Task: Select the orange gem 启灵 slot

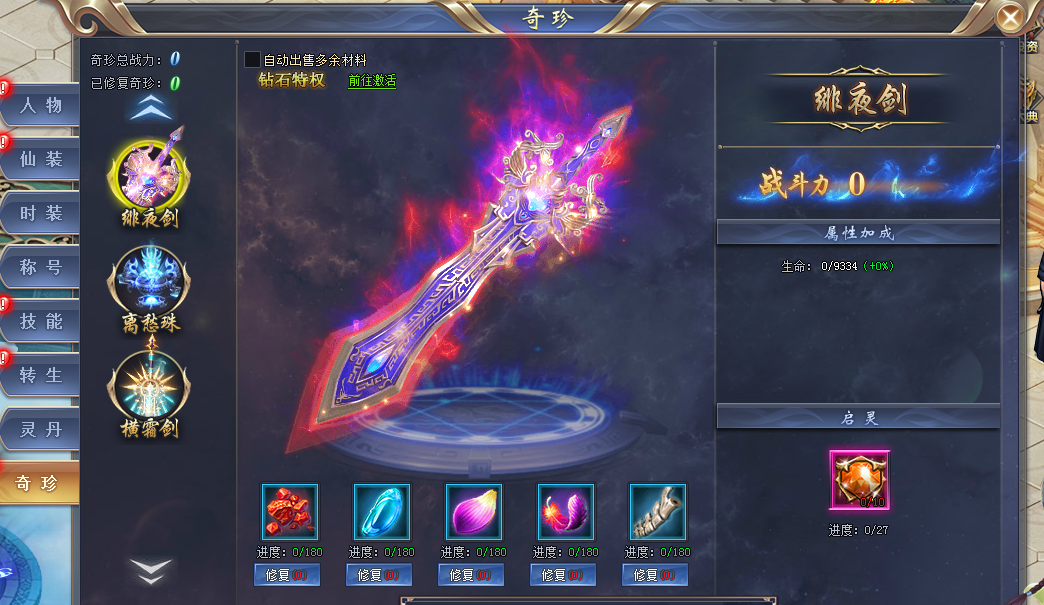Action: click(x=859, y=480)
